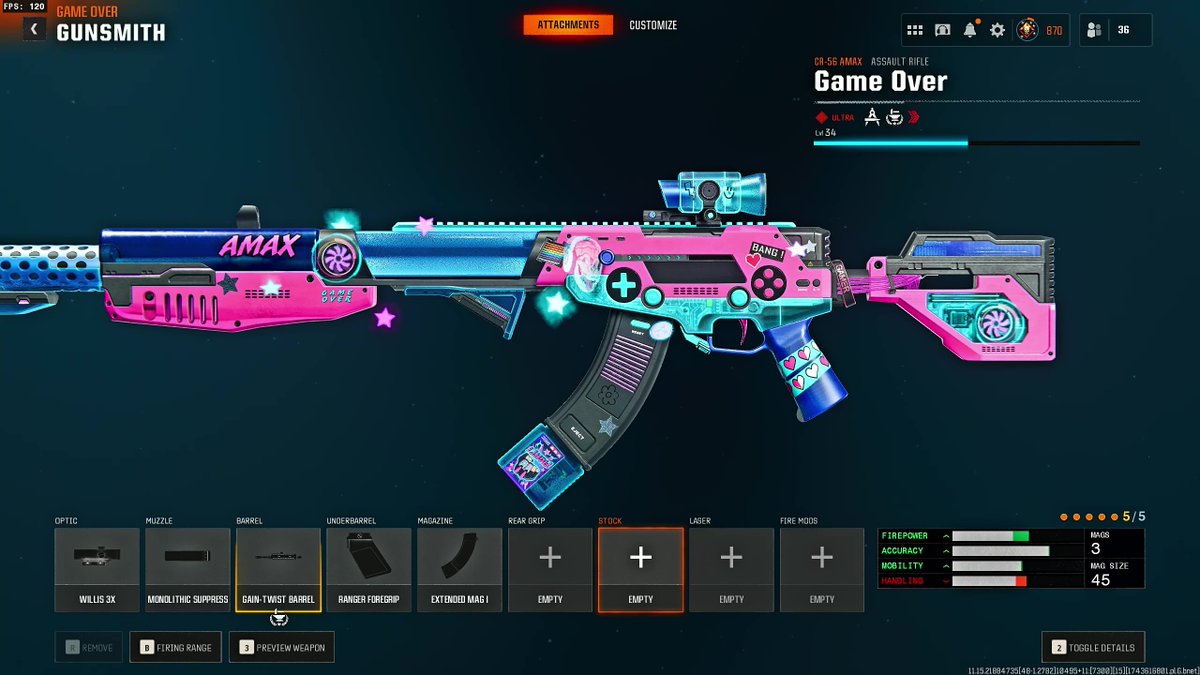Open the Customize tab
Viewport: 1200px width, 675px height.
point(653,25)
